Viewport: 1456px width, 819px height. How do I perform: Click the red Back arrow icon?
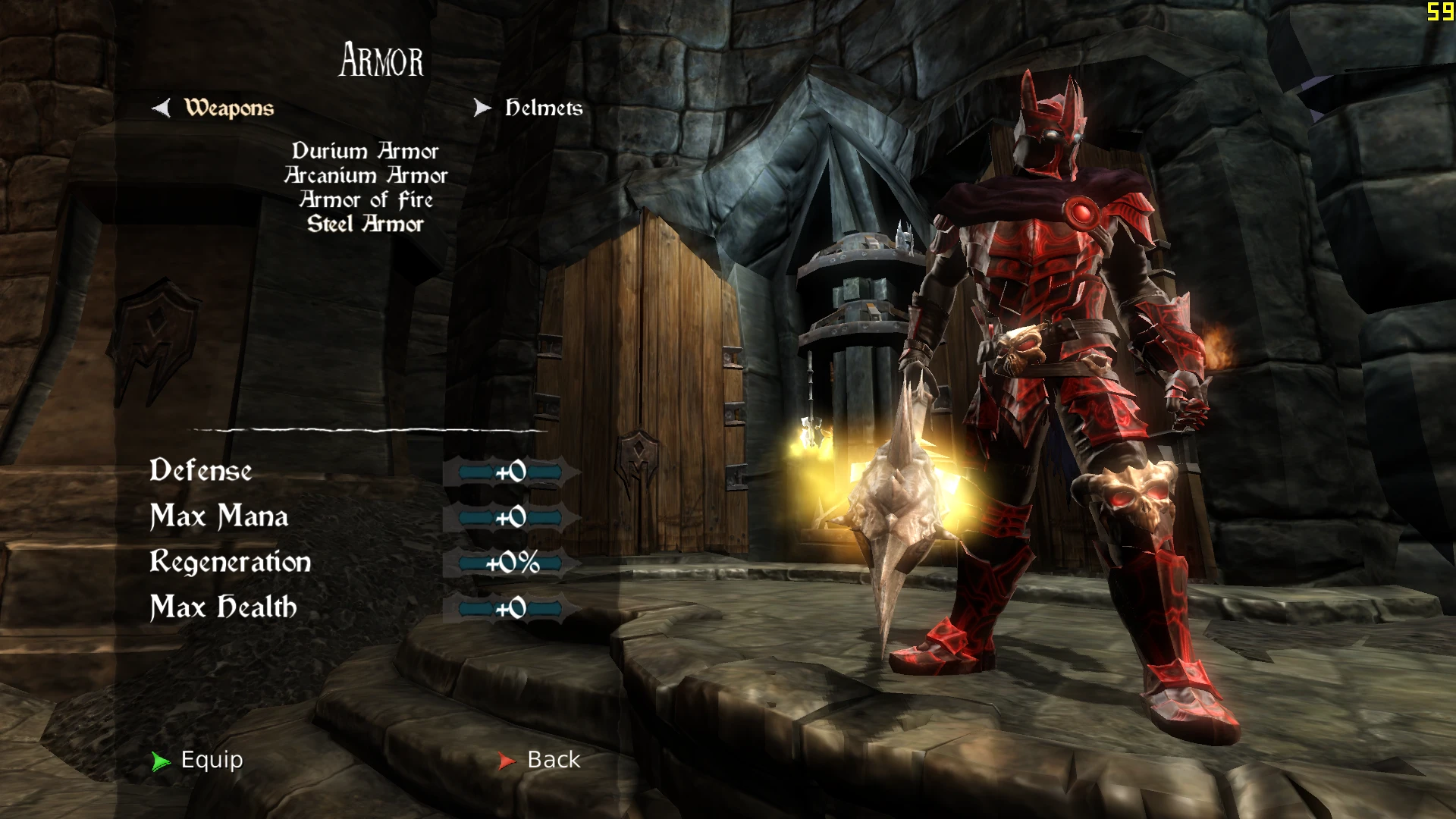(507, 761)
